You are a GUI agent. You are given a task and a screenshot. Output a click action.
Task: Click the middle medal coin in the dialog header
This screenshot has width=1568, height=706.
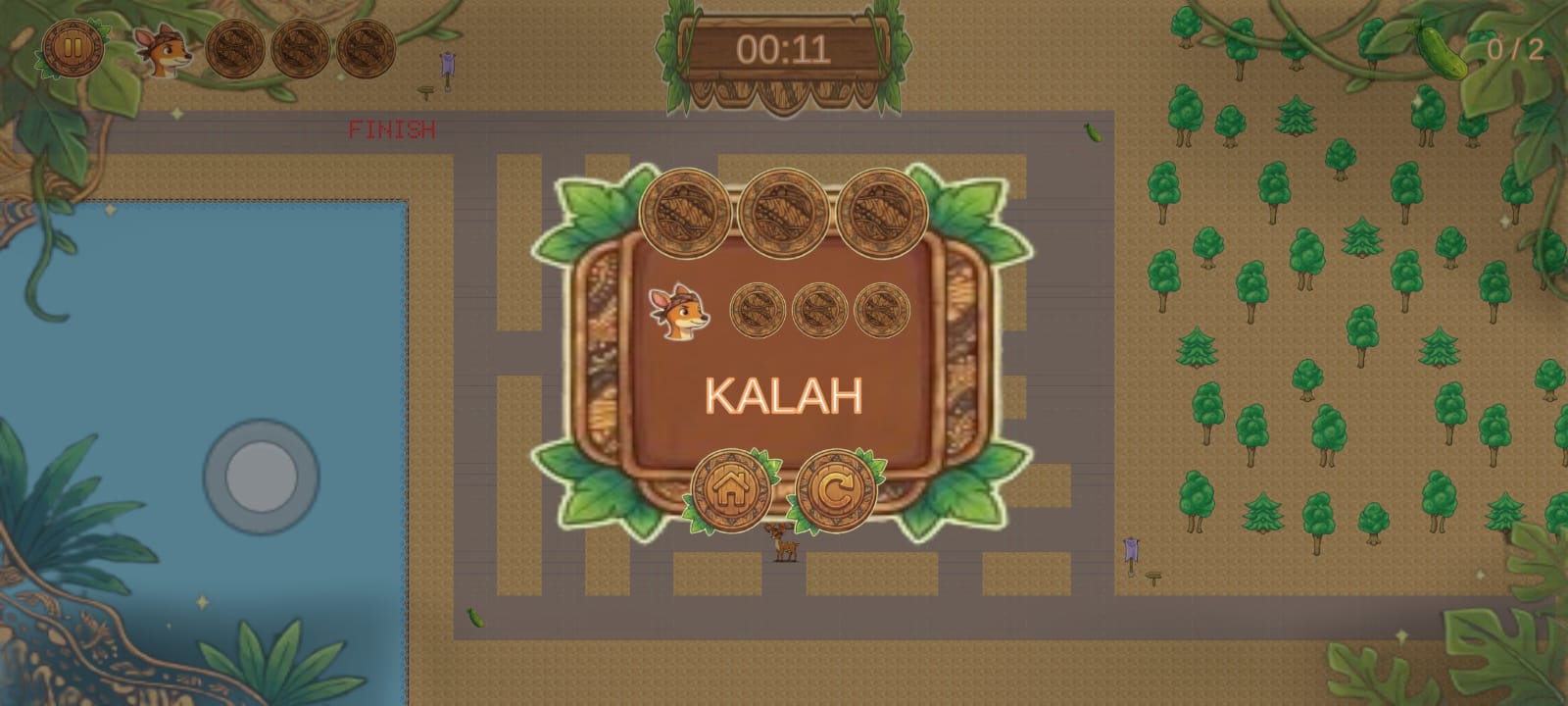pyautogui.click(x=784, y=210)
